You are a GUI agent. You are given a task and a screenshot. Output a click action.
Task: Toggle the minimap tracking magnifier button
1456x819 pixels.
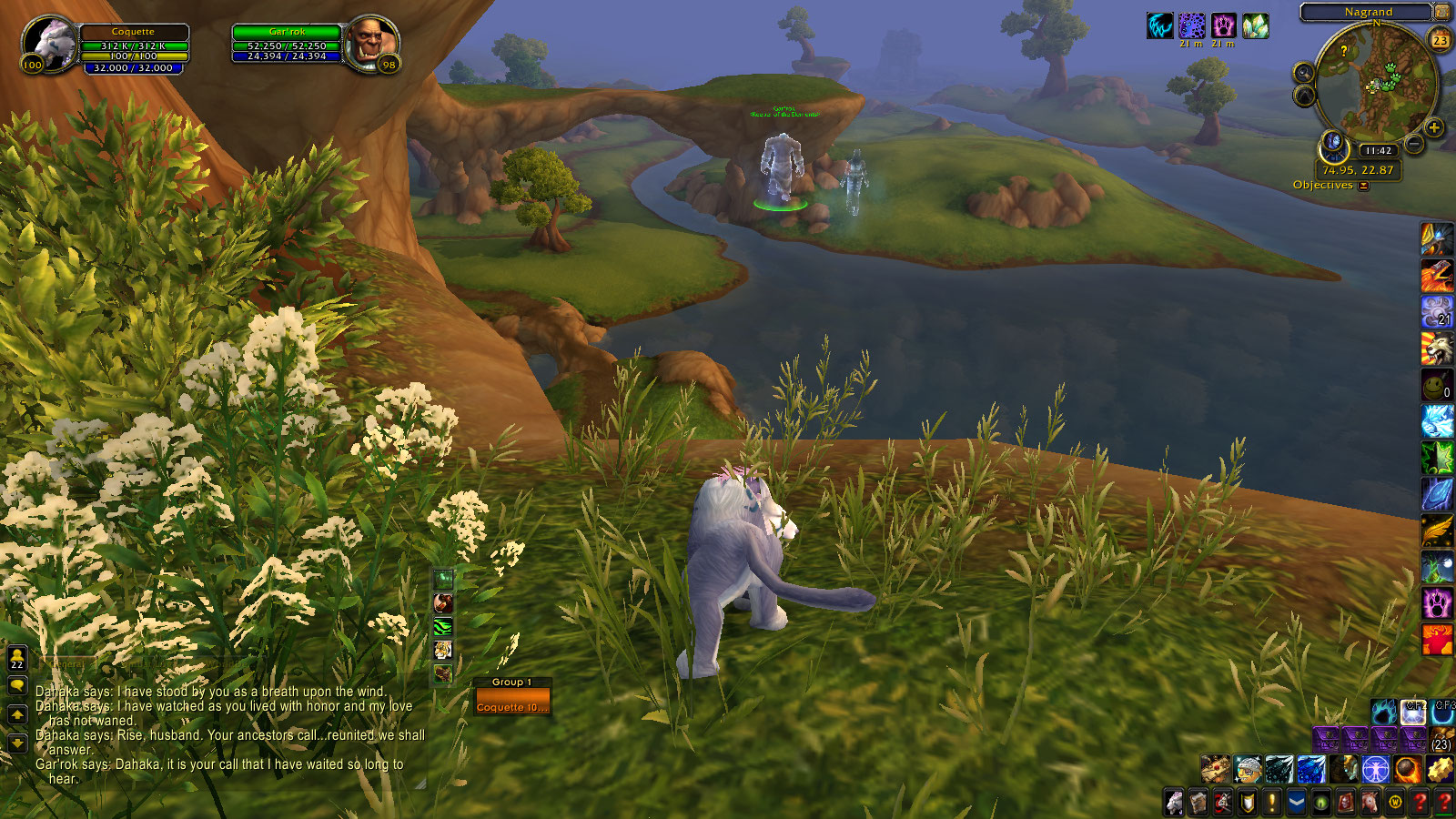1304,73
